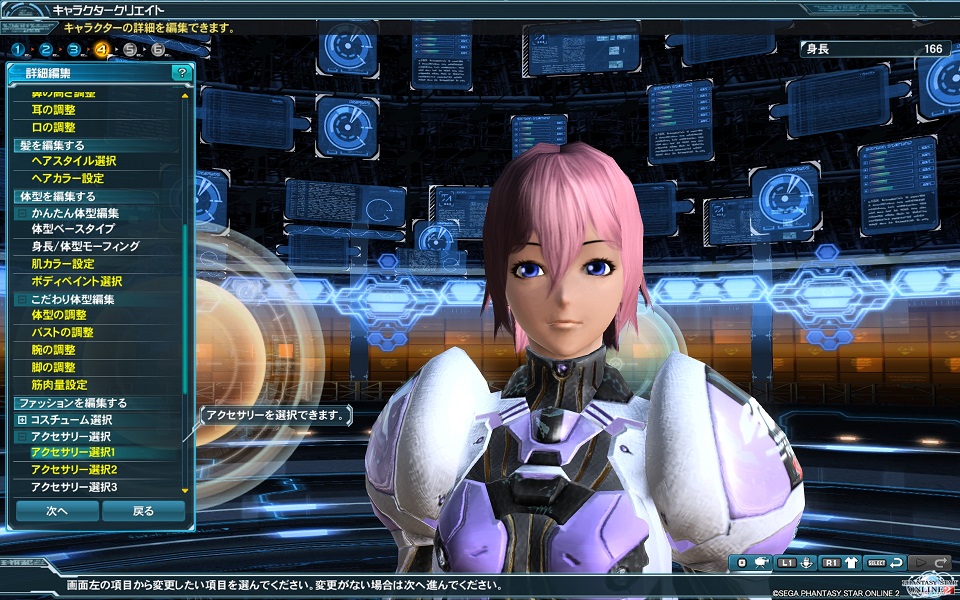Click the 戻る (Back) button

click(x=143, y=511)
